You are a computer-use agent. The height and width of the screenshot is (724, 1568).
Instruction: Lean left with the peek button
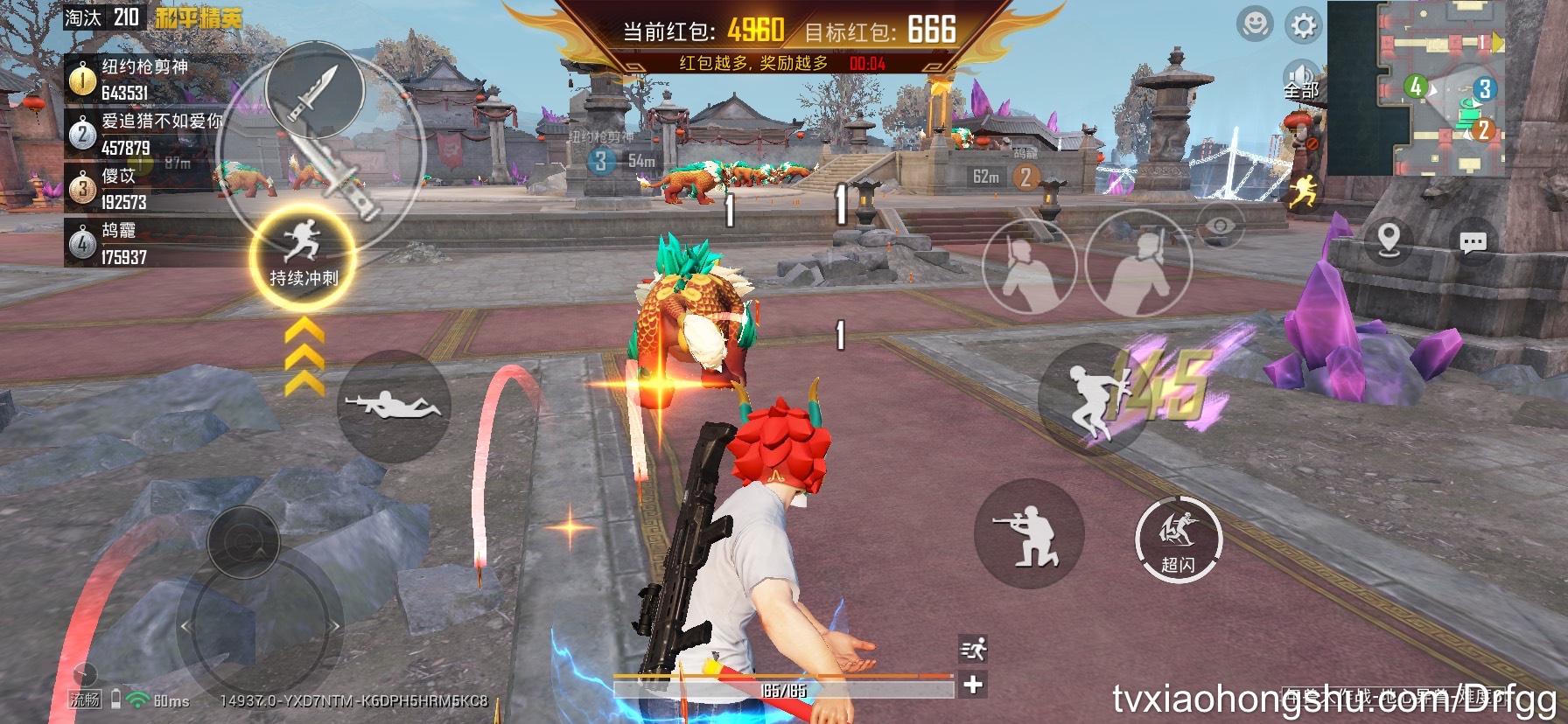(x=1028, y=268)
